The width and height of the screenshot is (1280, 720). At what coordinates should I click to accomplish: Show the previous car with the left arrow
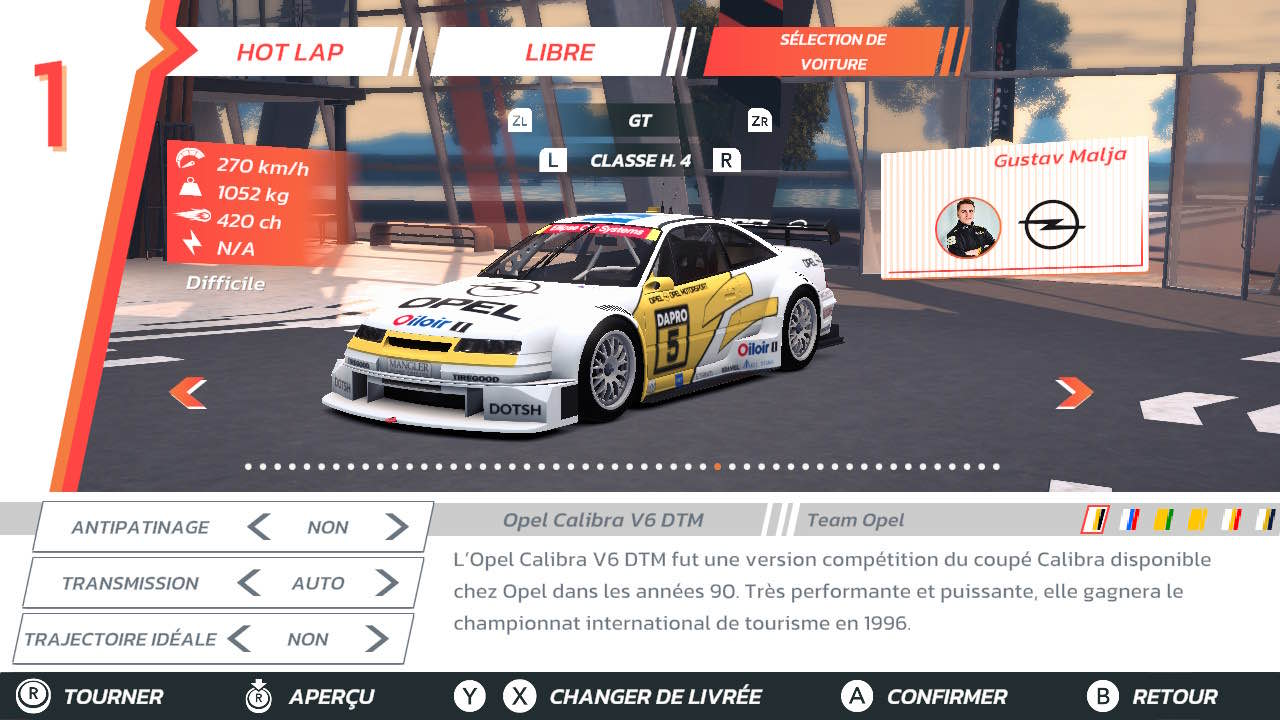[x=188, y=392]
